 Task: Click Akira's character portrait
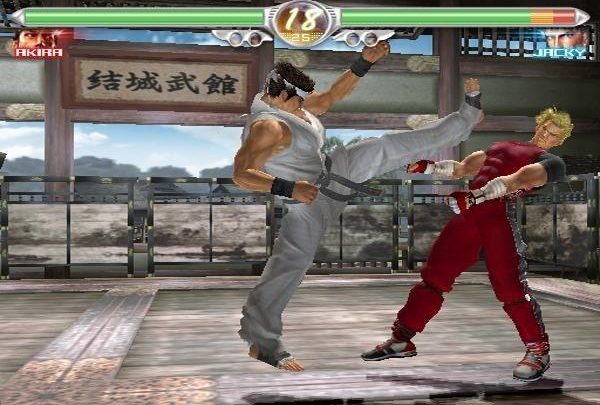click(36, 41)
